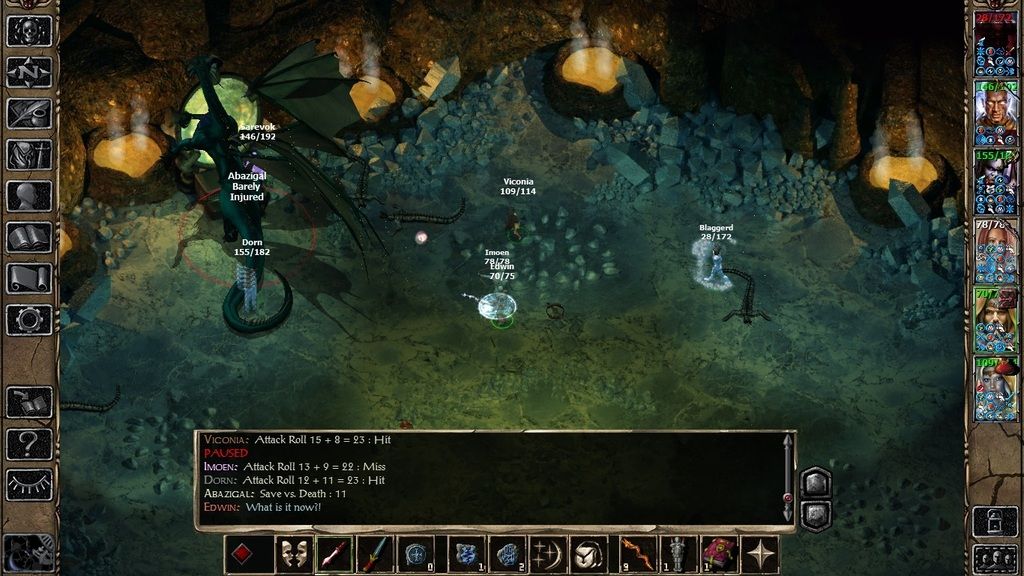
Task: Open the character record head icon
Action: click(x=29, y=196)
